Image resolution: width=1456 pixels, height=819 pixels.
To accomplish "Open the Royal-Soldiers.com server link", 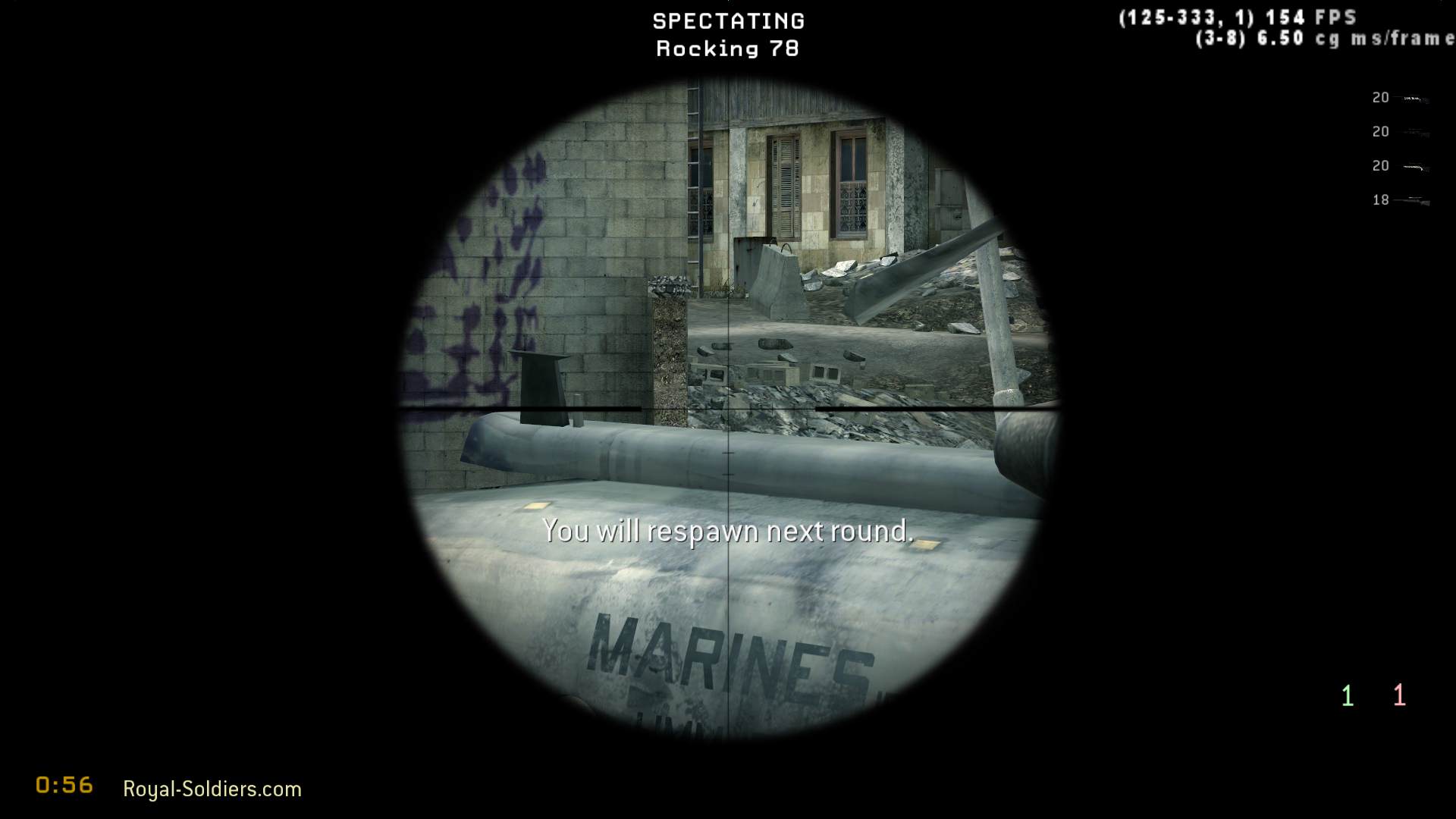I will pos(212,789).
